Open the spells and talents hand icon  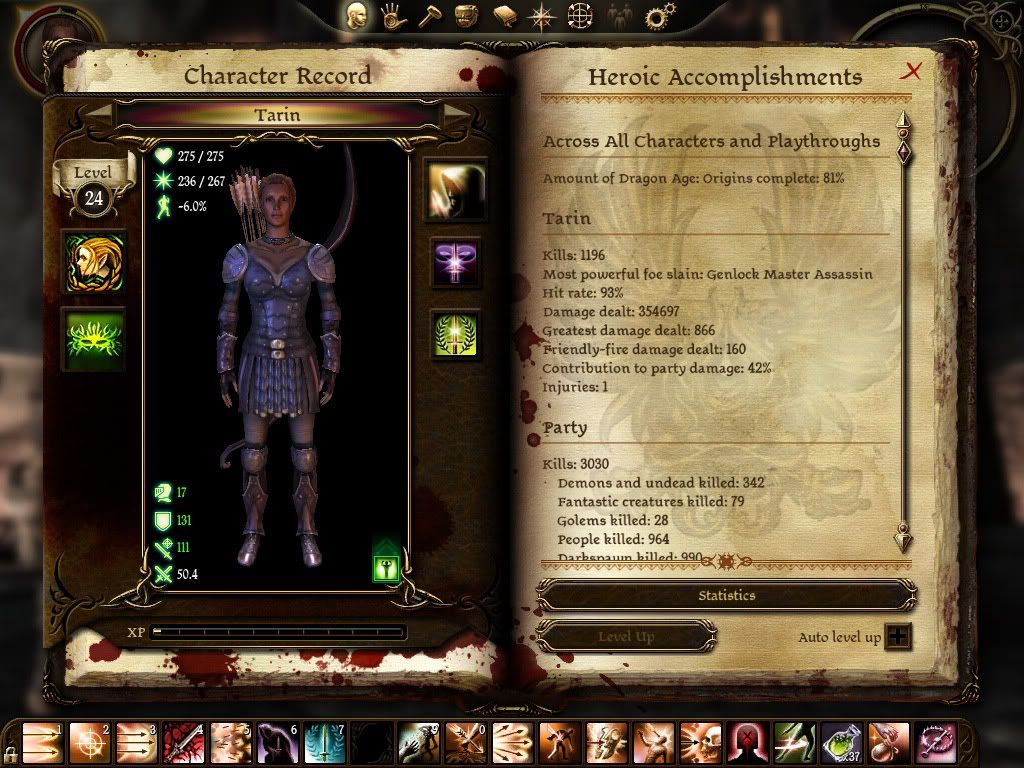tap(393, 15)
